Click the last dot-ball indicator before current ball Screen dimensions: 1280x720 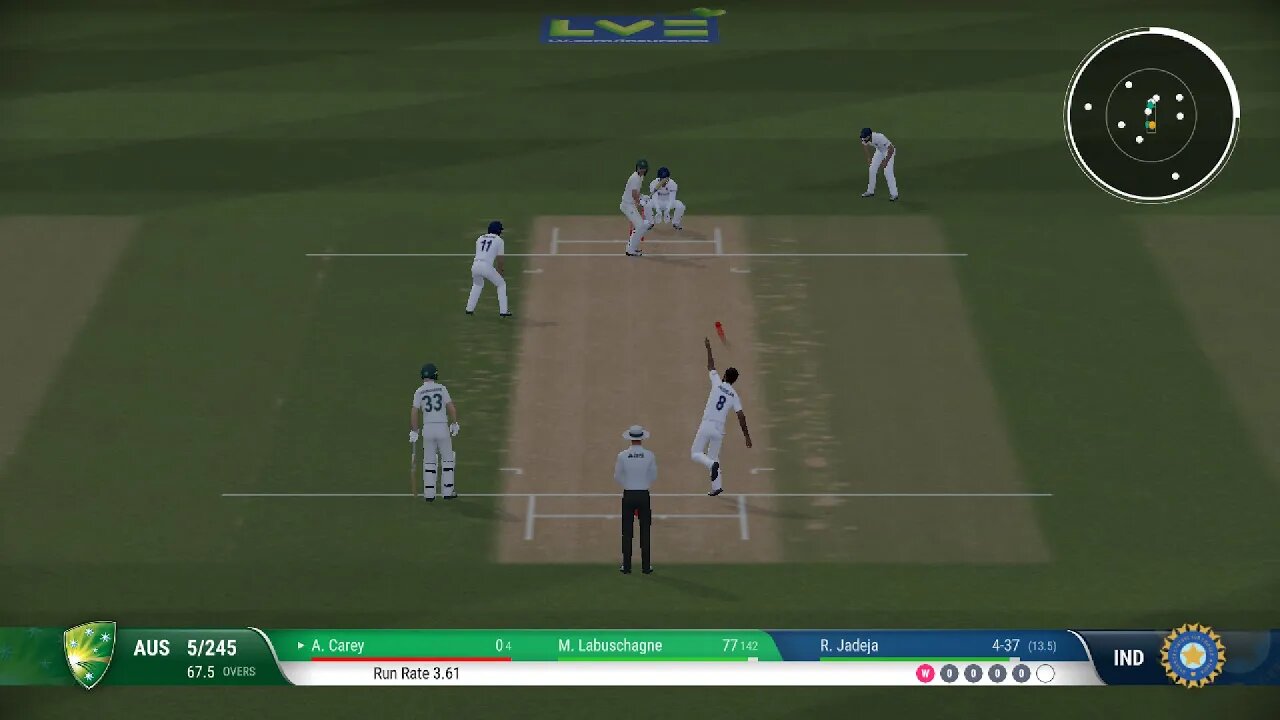click(1021, 673)
